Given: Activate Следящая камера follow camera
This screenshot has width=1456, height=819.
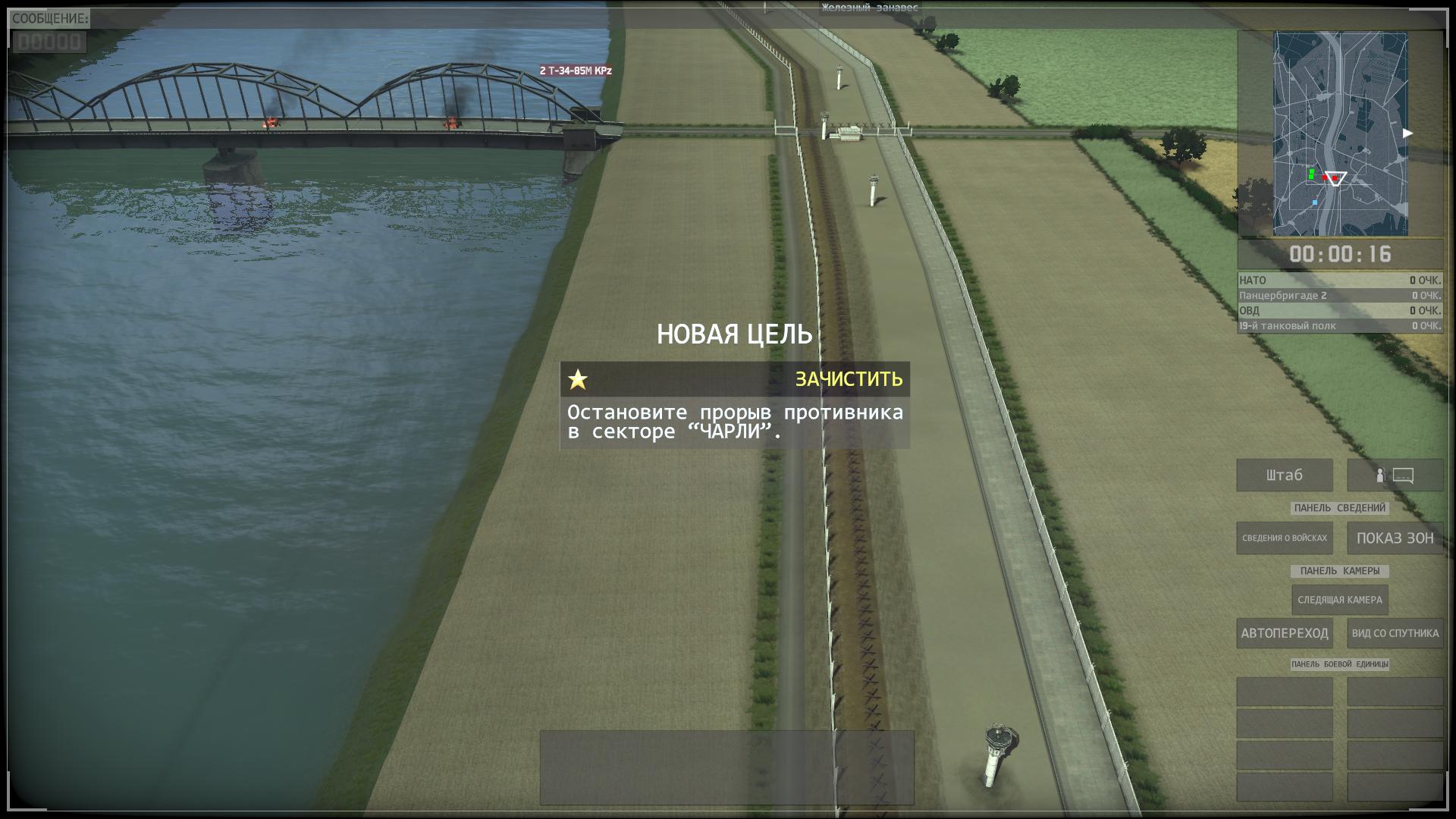Looking at the screenshot, I should point(1339,600).
